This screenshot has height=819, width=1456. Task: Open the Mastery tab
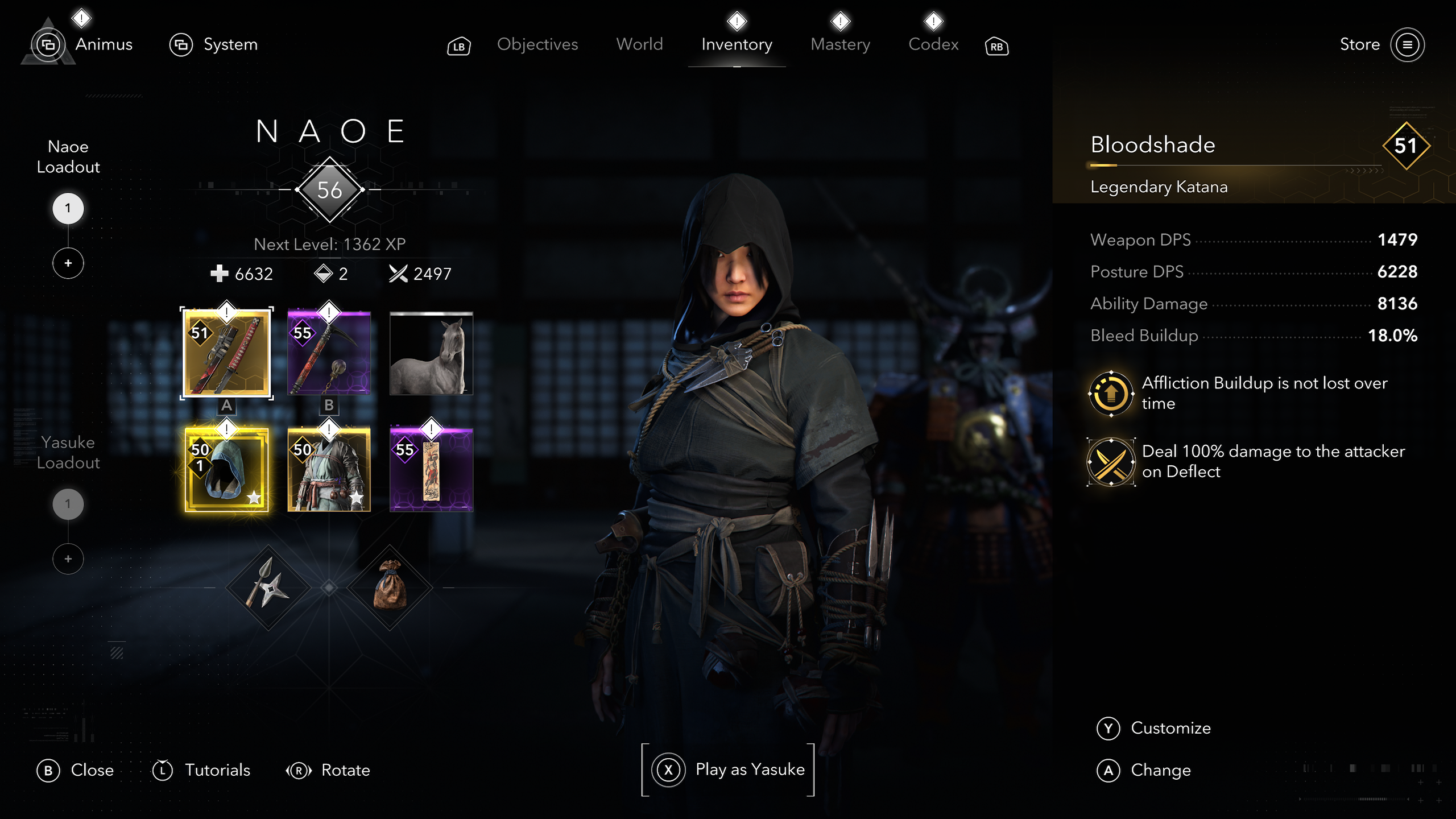point(840,44)
